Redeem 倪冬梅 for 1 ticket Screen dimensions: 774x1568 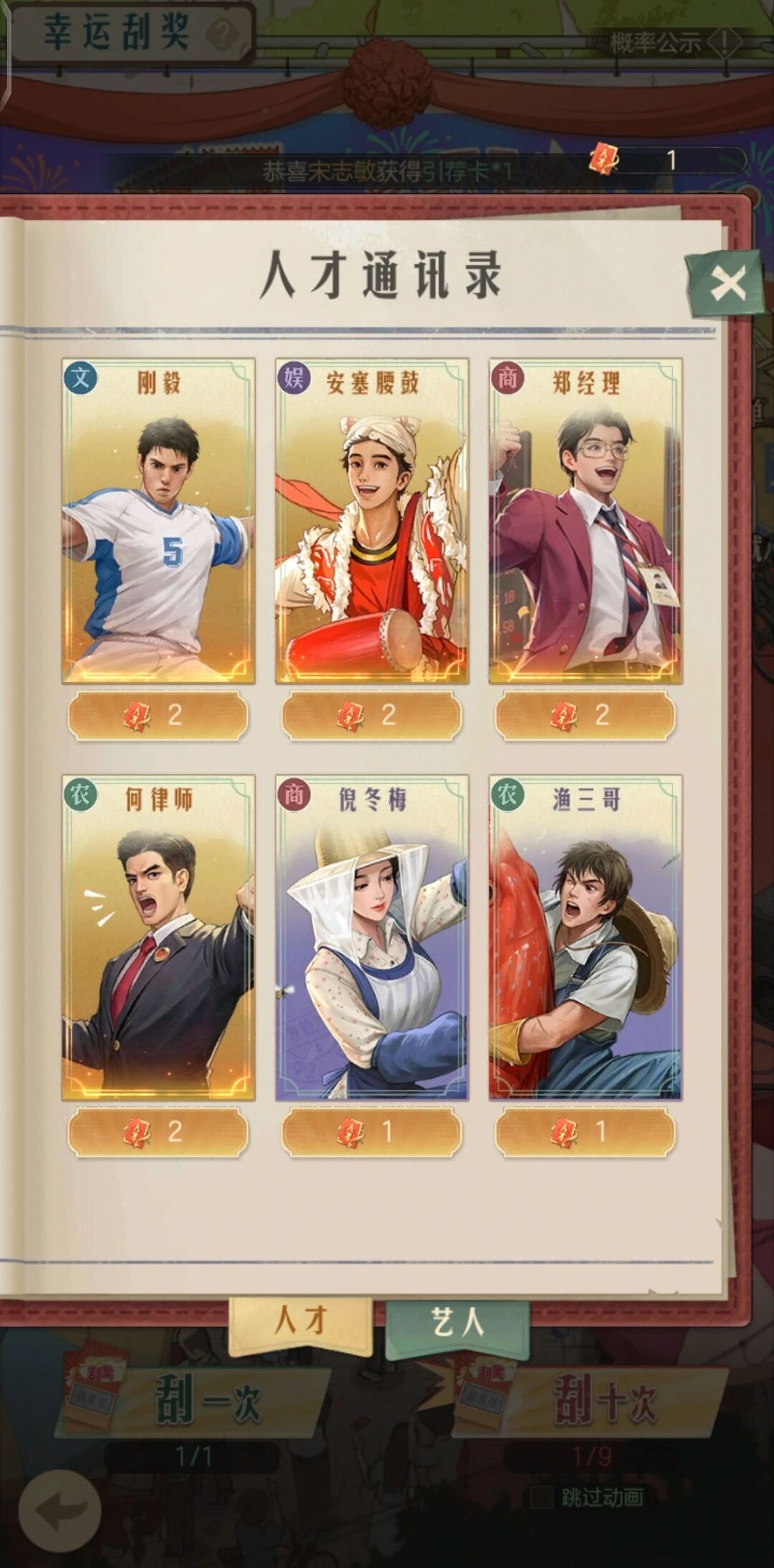[x=372, y=1132]
